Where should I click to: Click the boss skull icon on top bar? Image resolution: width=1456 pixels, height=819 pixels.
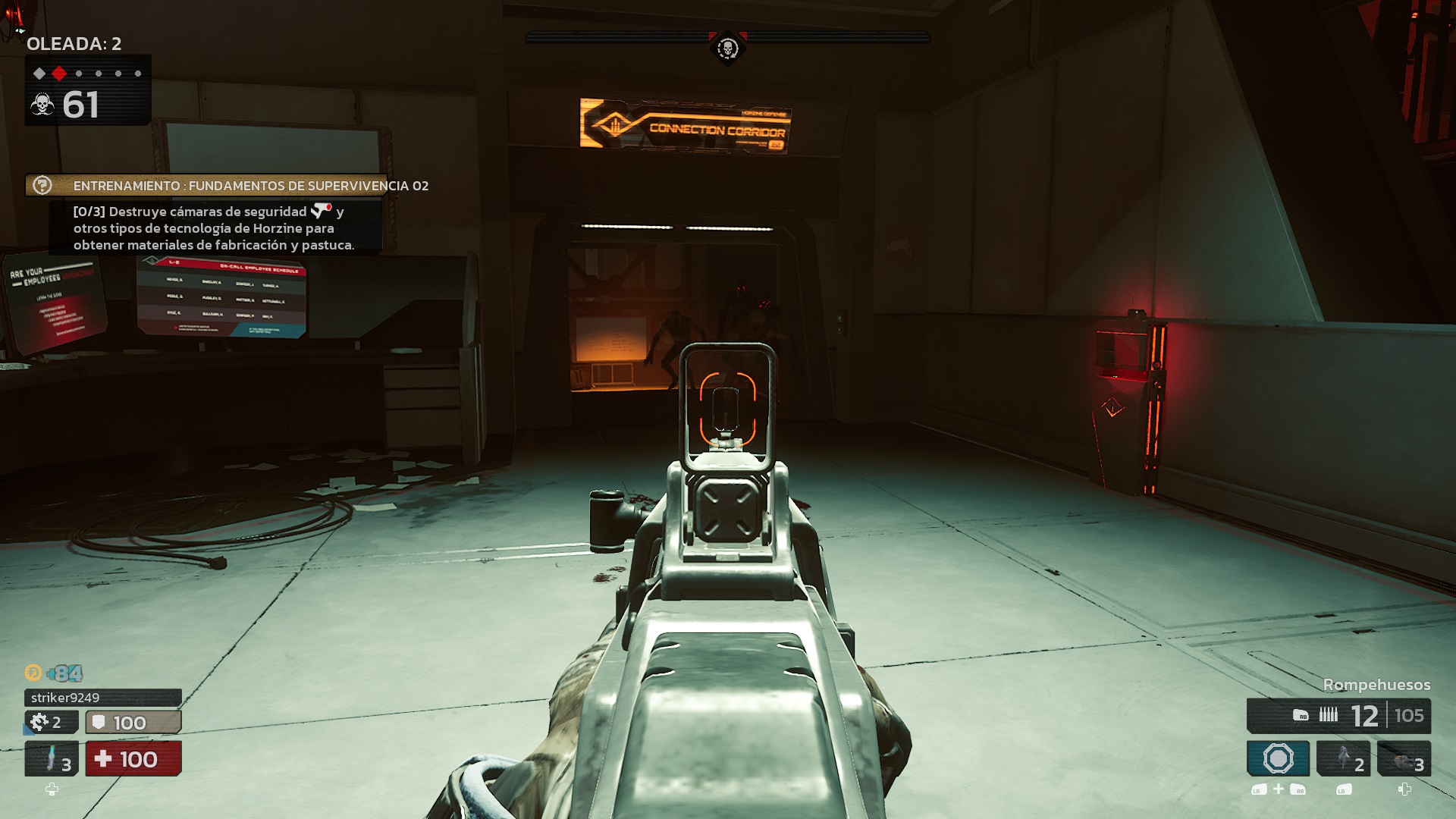pos(727,49)
